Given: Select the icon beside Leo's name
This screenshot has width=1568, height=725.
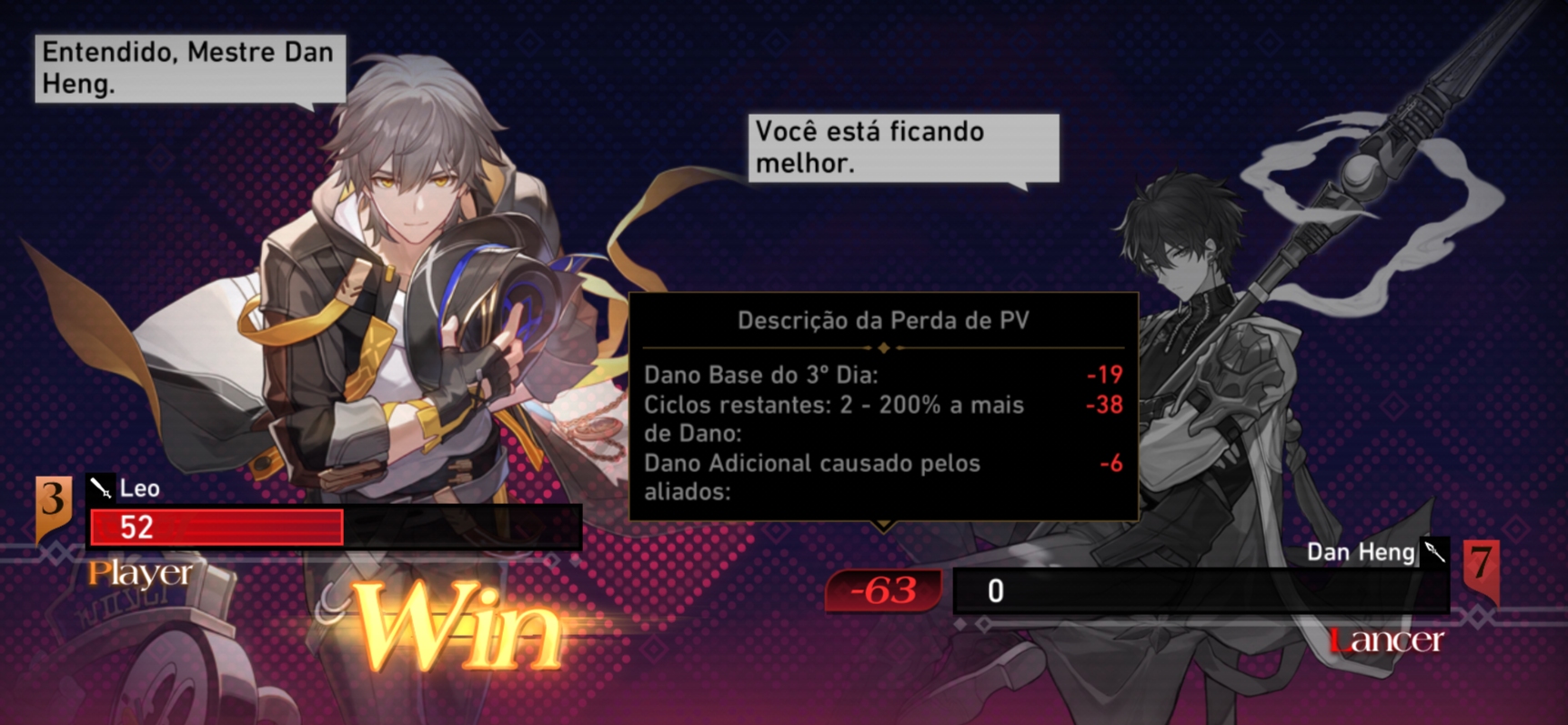Looking at the screenshot, I should 101,488.
